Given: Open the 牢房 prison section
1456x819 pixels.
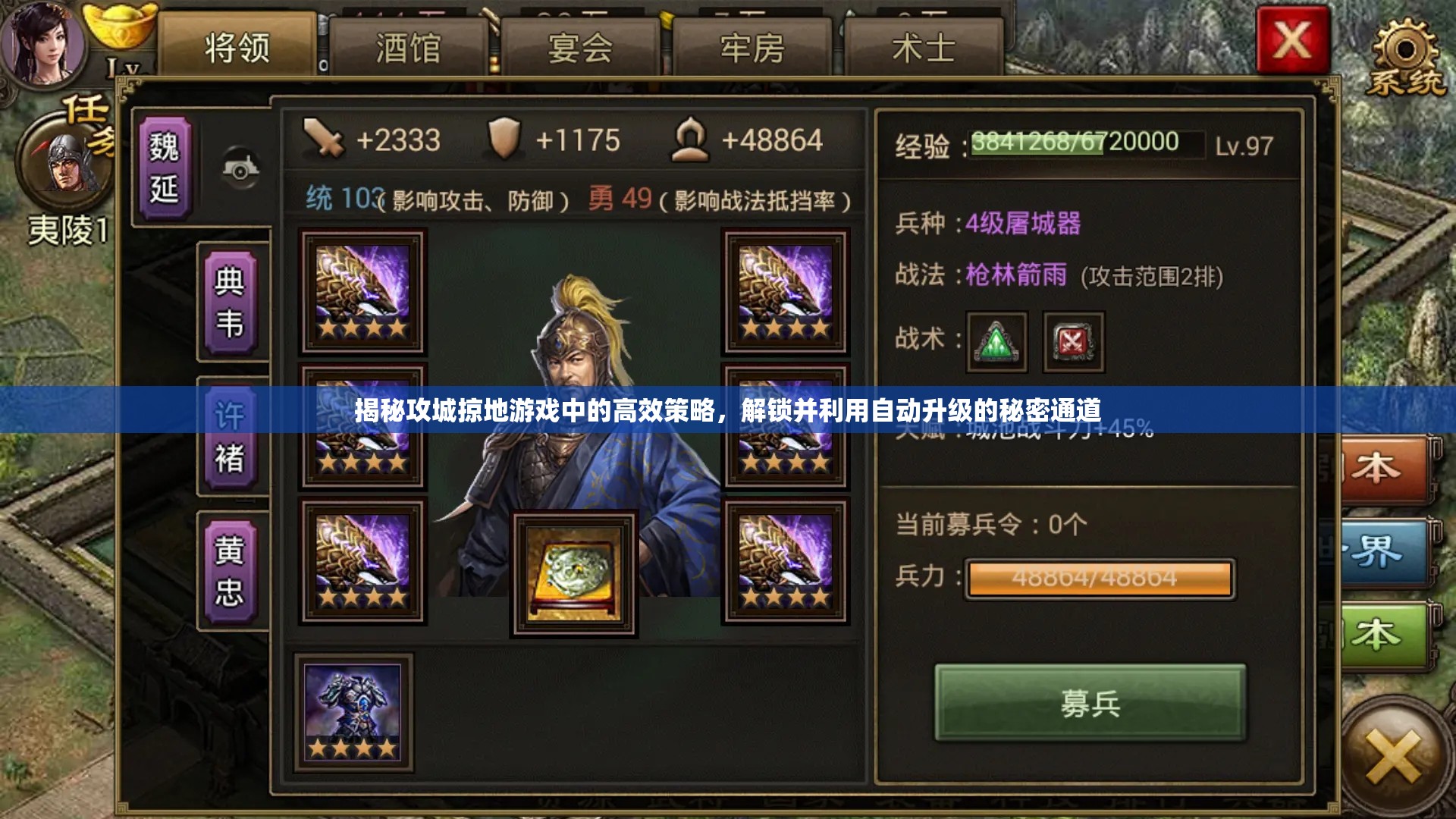Looking at the screenshot, I should [751, 45].
